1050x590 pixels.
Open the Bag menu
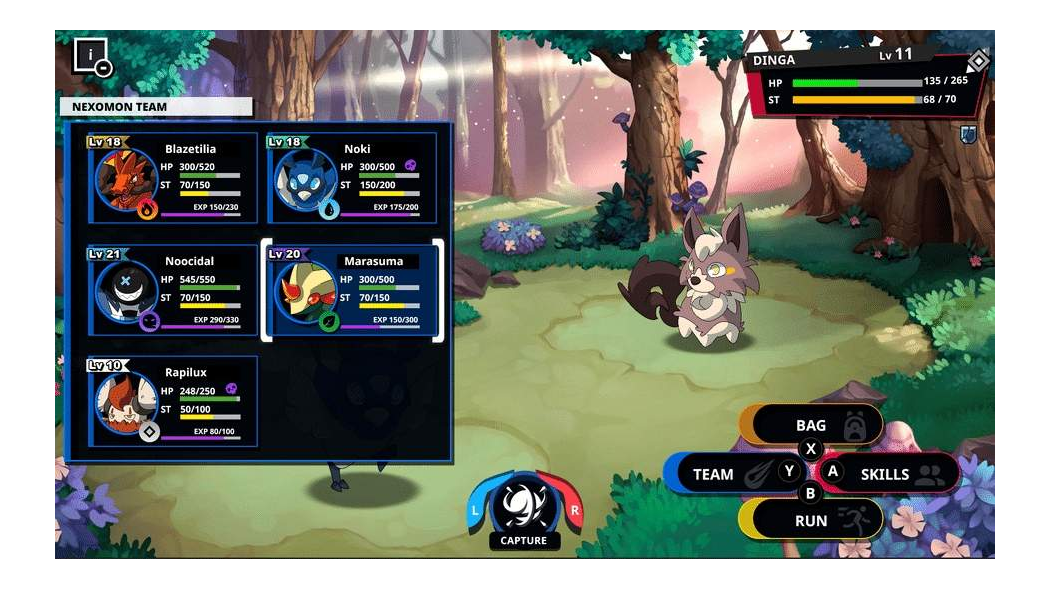812,426
